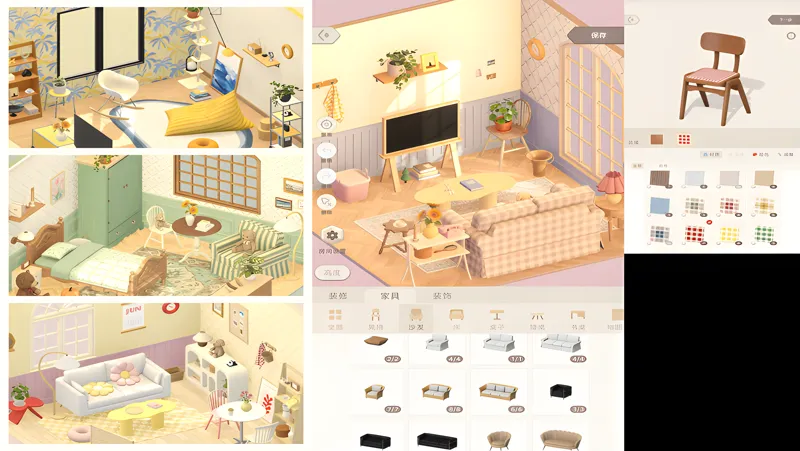The width and height of the screenshot is (800, 451).
Task: Select the brown wood material slot
Action: pos(657,139)
